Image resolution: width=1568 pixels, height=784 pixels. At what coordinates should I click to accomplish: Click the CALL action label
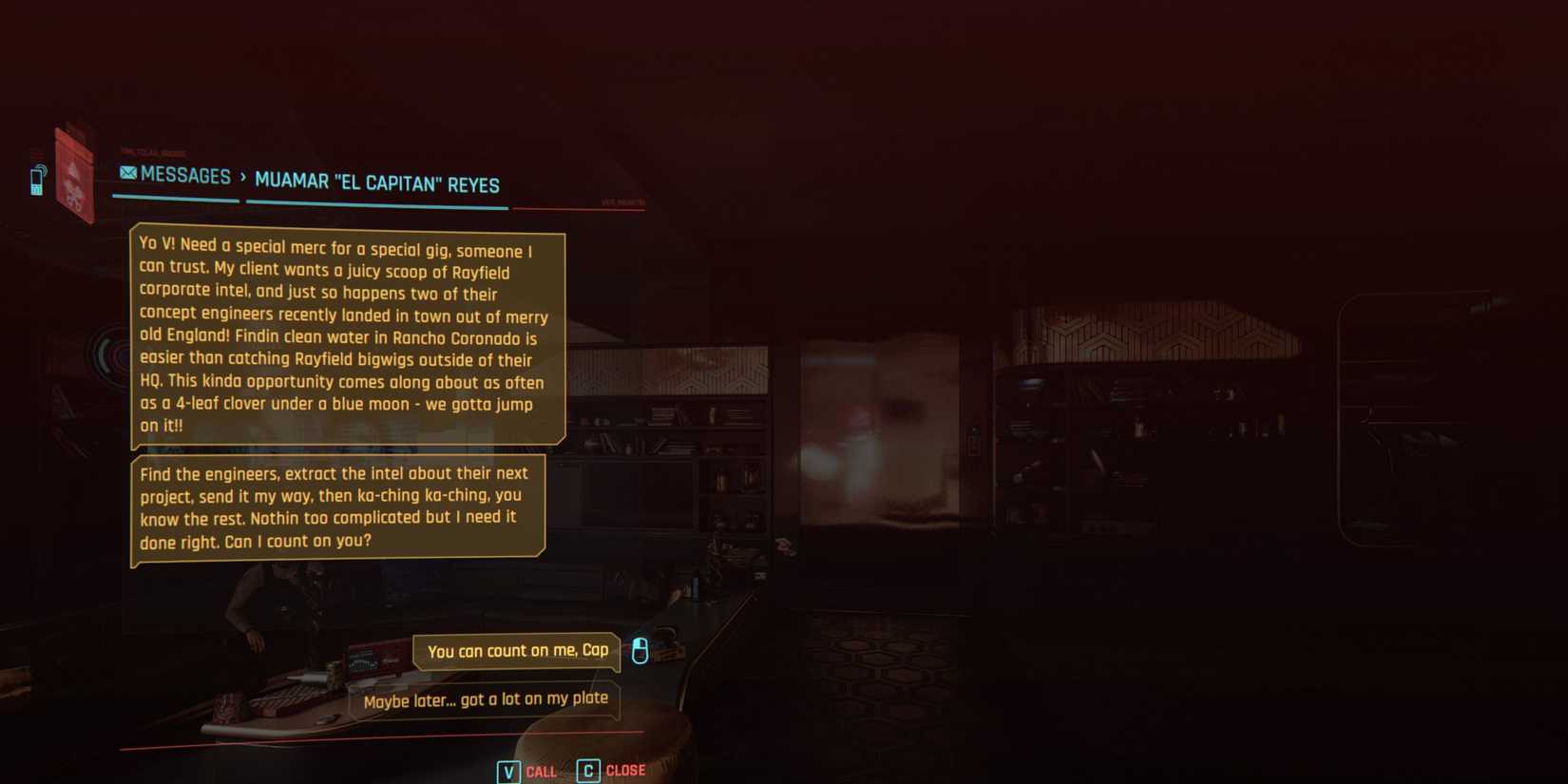541,771
